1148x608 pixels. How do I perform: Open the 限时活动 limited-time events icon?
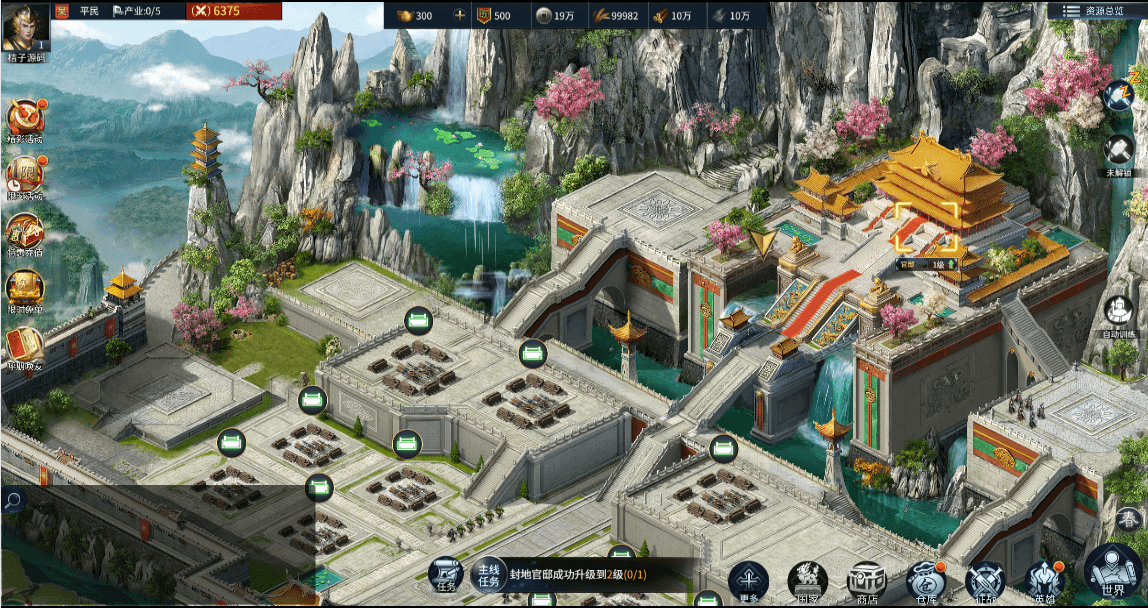pyautogui.click(x=24, y=176)
